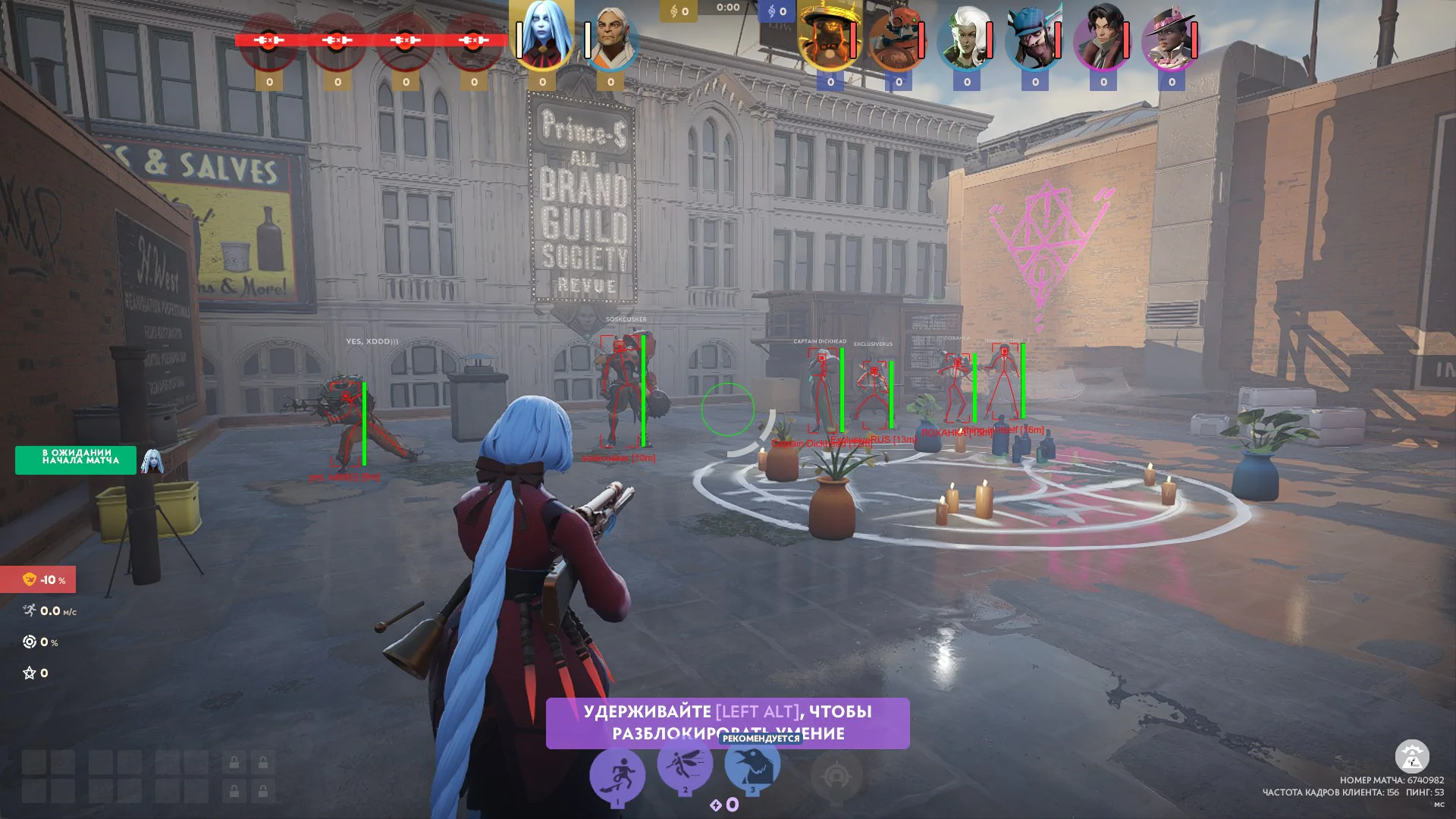Click the disconnected player slot beside the blue-haired portrait
Image resolution: width=1456 pixels, height=819 pixels.
(x=473, y=40)
